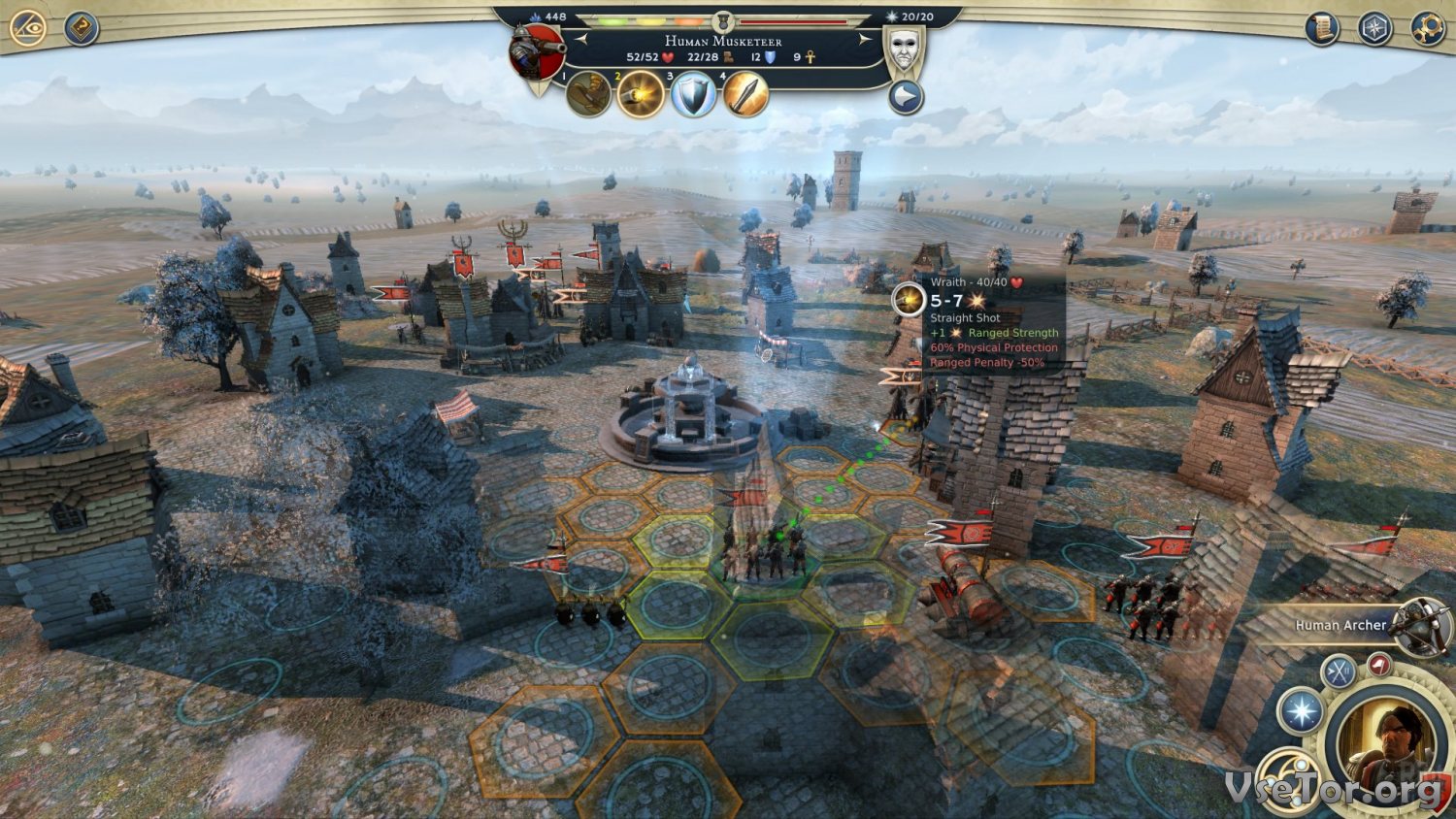Choose the sword melee attack ability

pos(745,95)
